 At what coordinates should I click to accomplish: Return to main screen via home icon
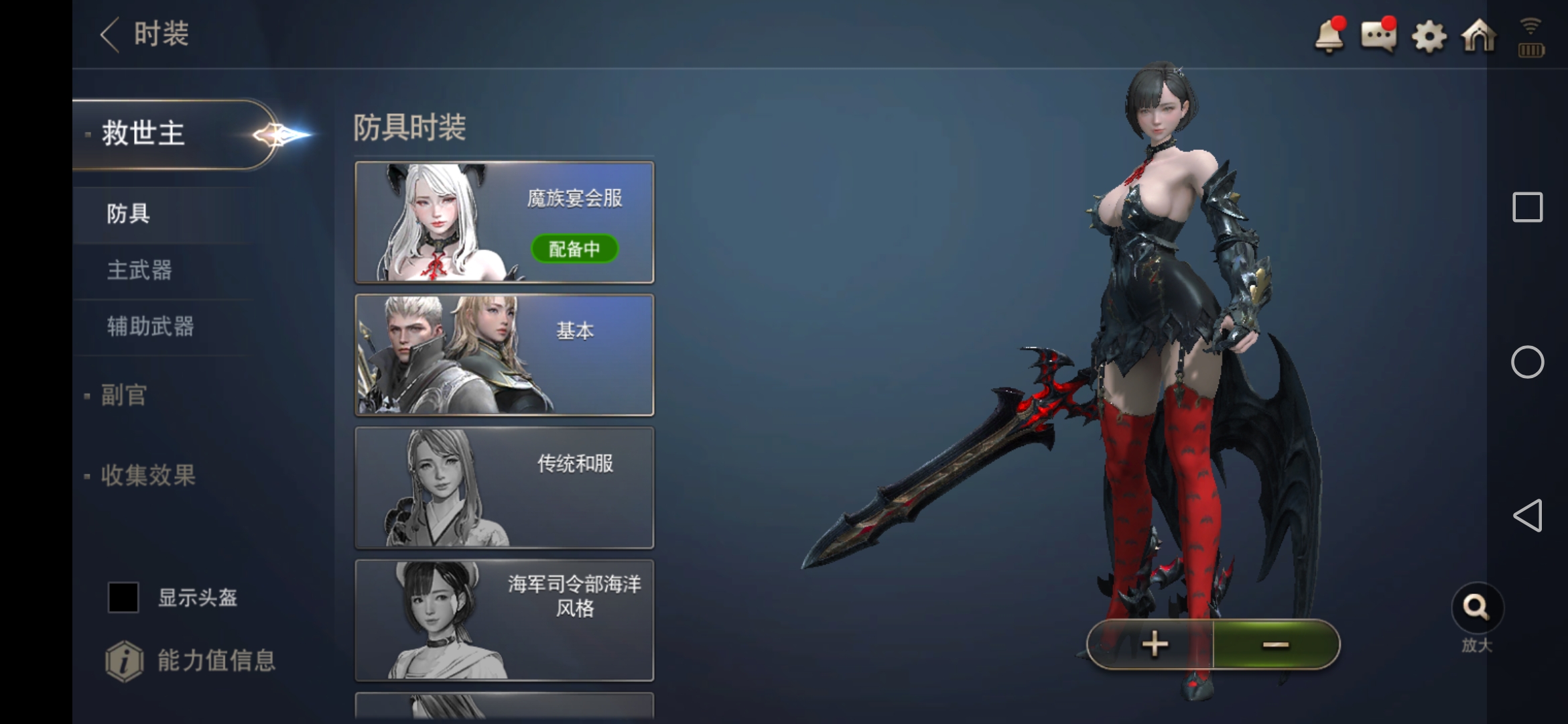pyautogui.click(x=1479, y=37)
